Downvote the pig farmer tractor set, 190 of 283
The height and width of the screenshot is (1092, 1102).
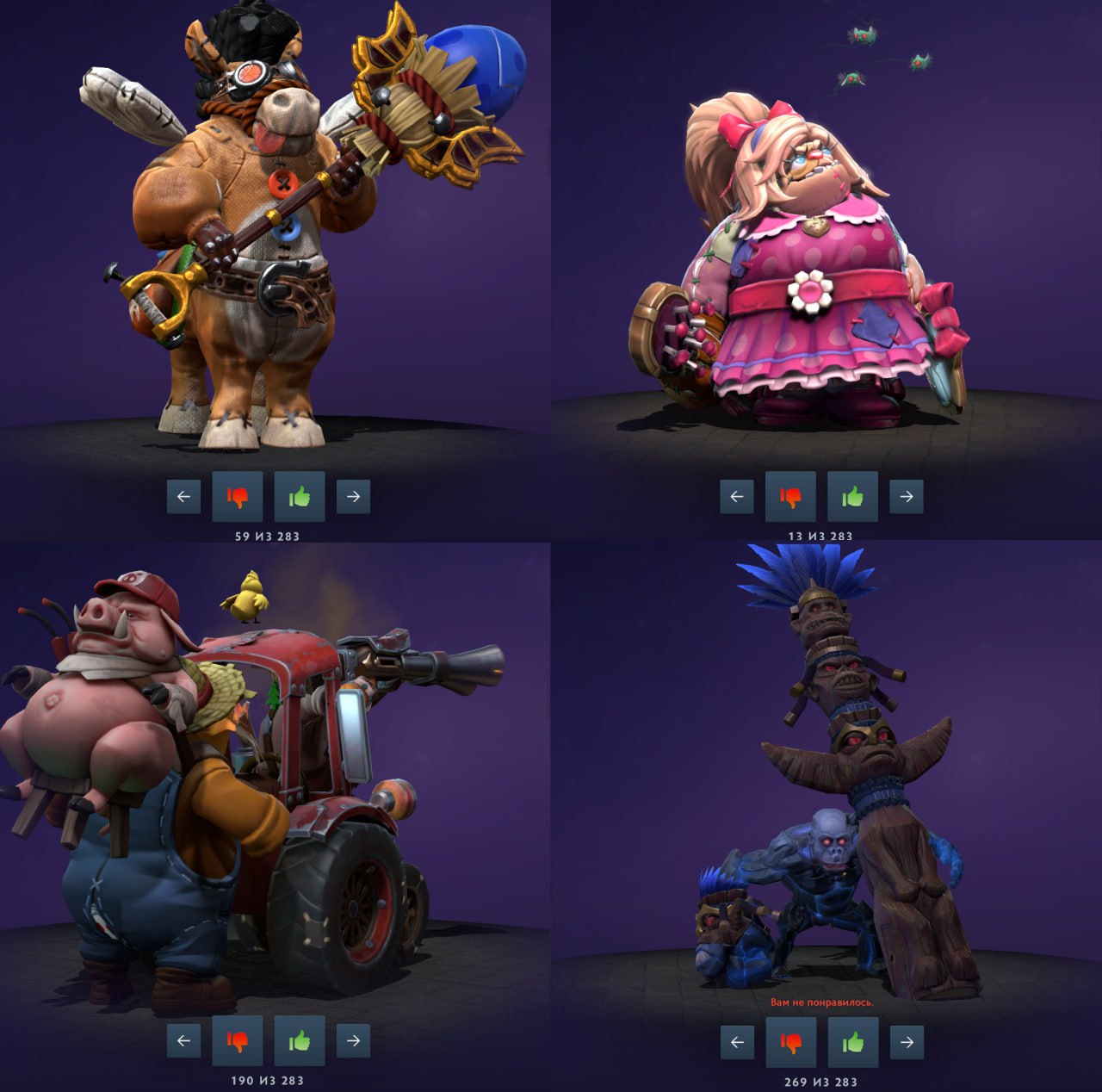click(x=238, y=1040)
